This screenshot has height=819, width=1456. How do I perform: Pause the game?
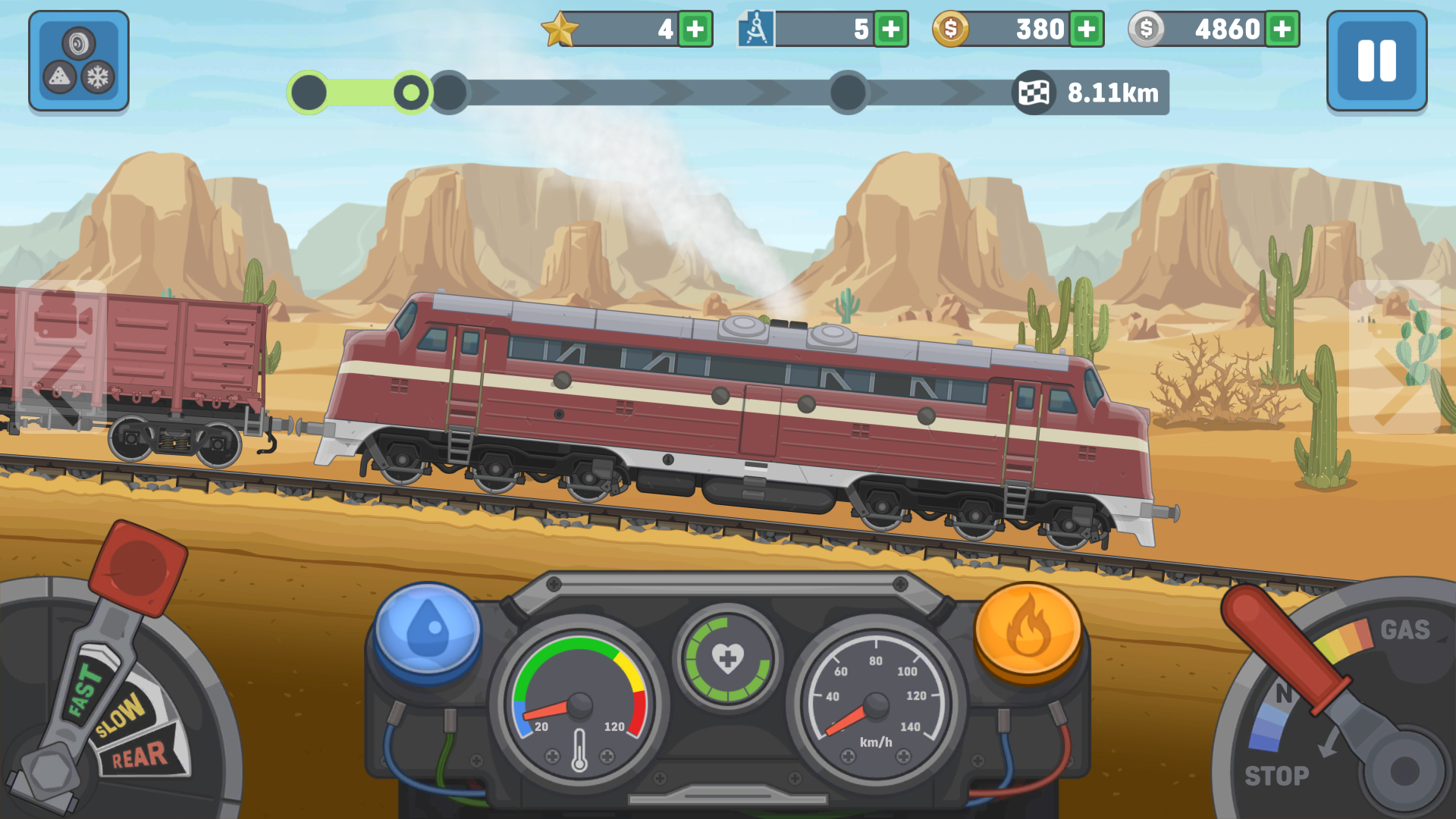(1376, 61)
